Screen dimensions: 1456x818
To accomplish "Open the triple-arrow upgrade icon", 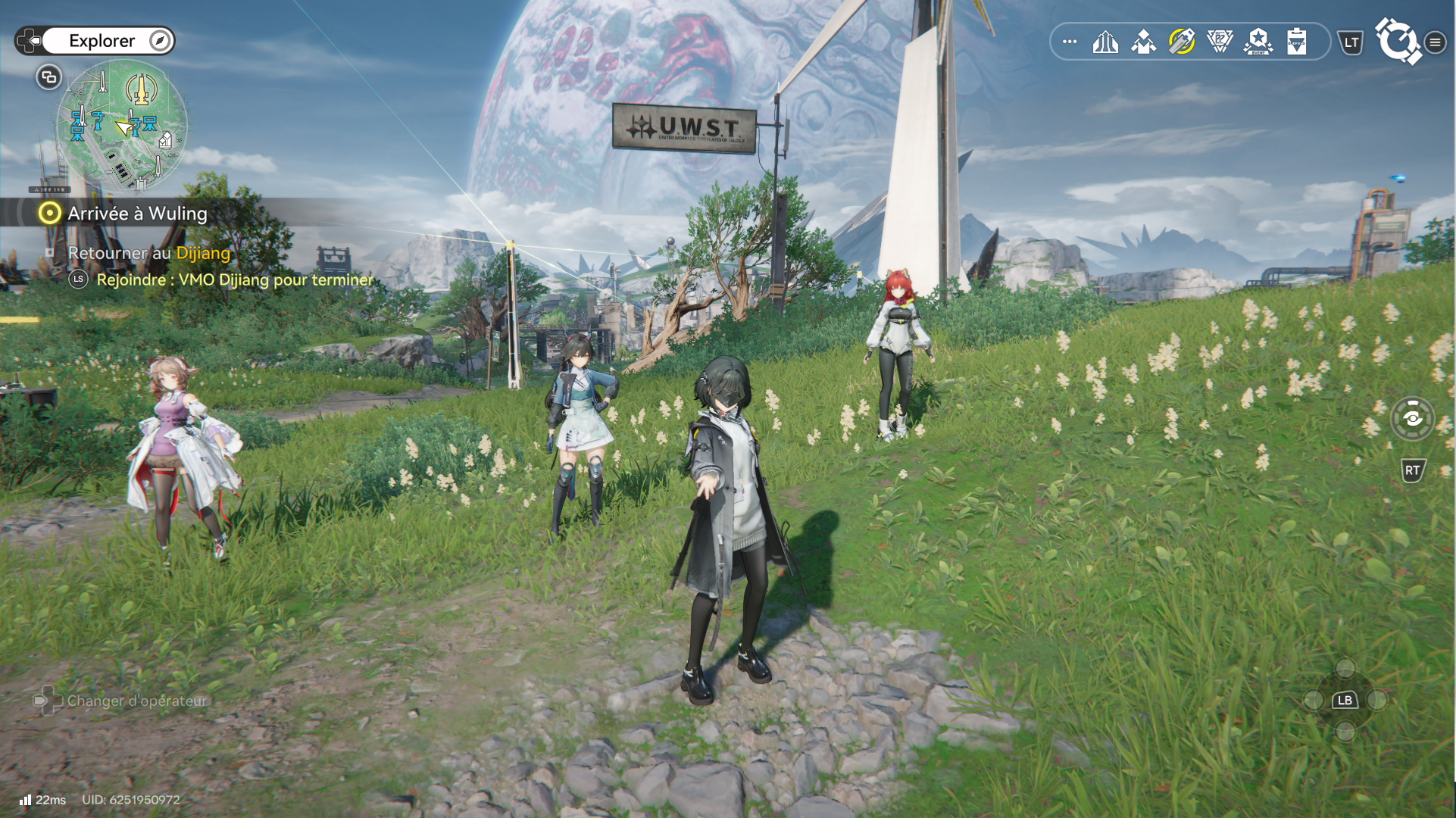I will point(1105,42).
